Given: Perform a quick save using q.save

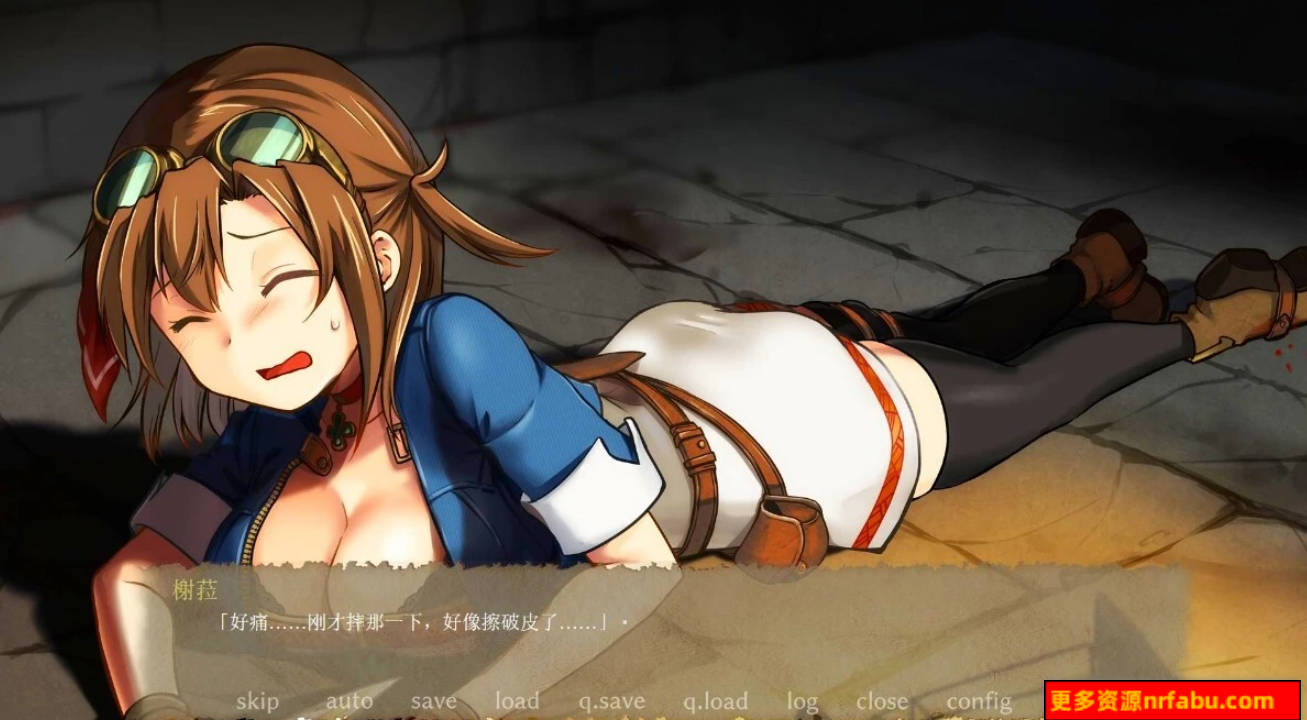Looking at the screenshot, I should click(610, 701).
